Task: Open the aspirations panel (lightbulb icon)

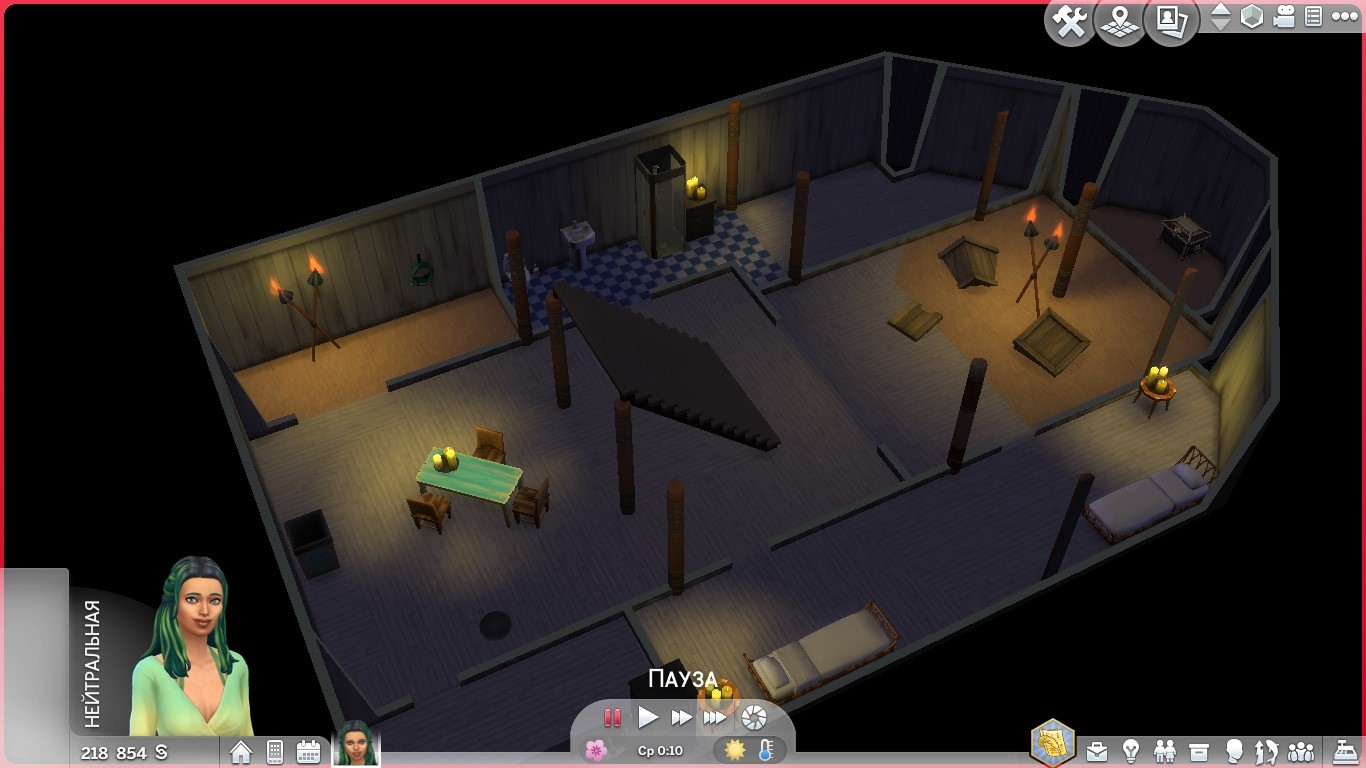Action: click(x=1131, y=750)
